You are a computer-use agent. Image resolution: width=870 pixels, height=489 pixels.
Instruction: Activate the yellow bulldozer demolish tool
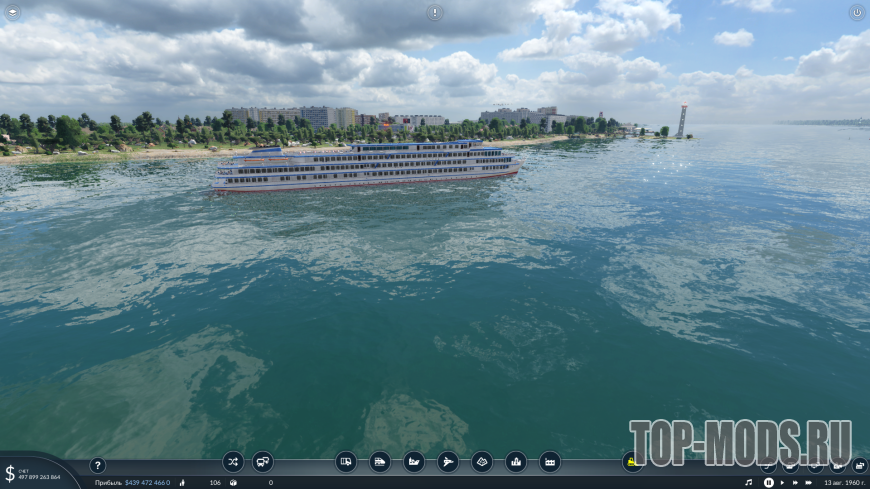pyautogui.click(x=633, y=462)
